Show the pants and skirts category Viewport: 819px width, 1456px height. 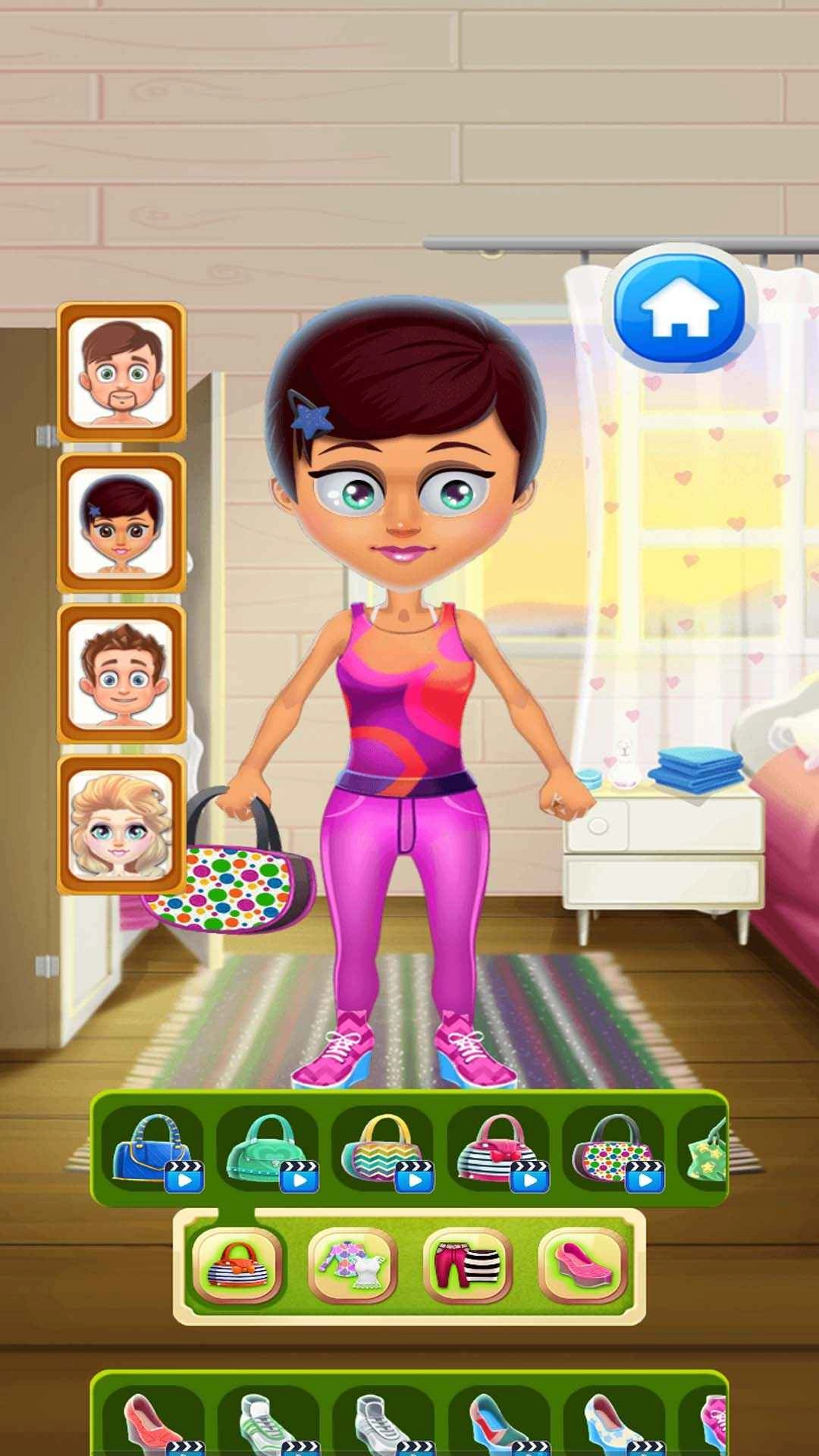468,1266
